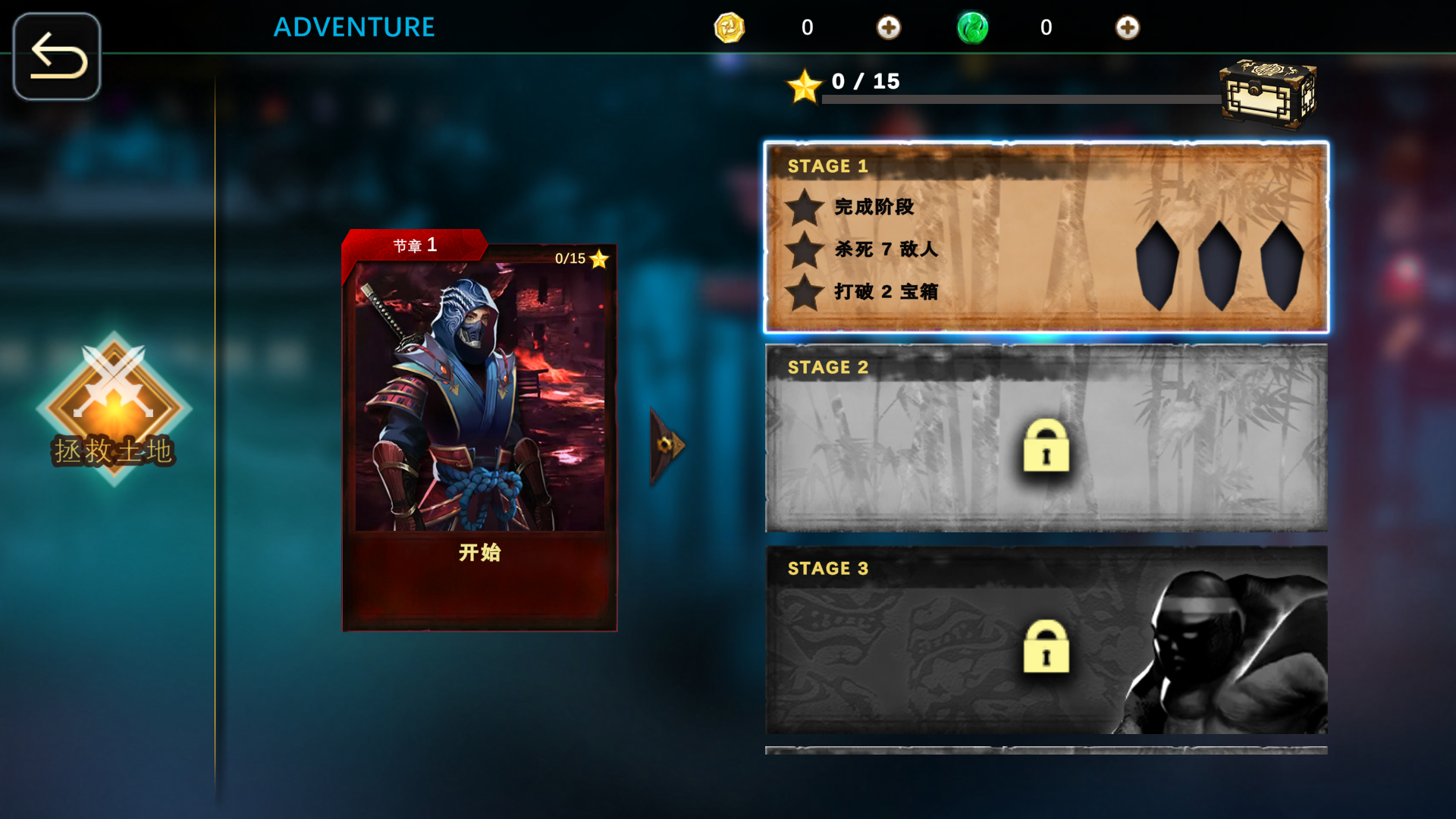This screenshot has width=1456, height=819.
Task: Go back using the return arrow button
Action: click(57, 56)
